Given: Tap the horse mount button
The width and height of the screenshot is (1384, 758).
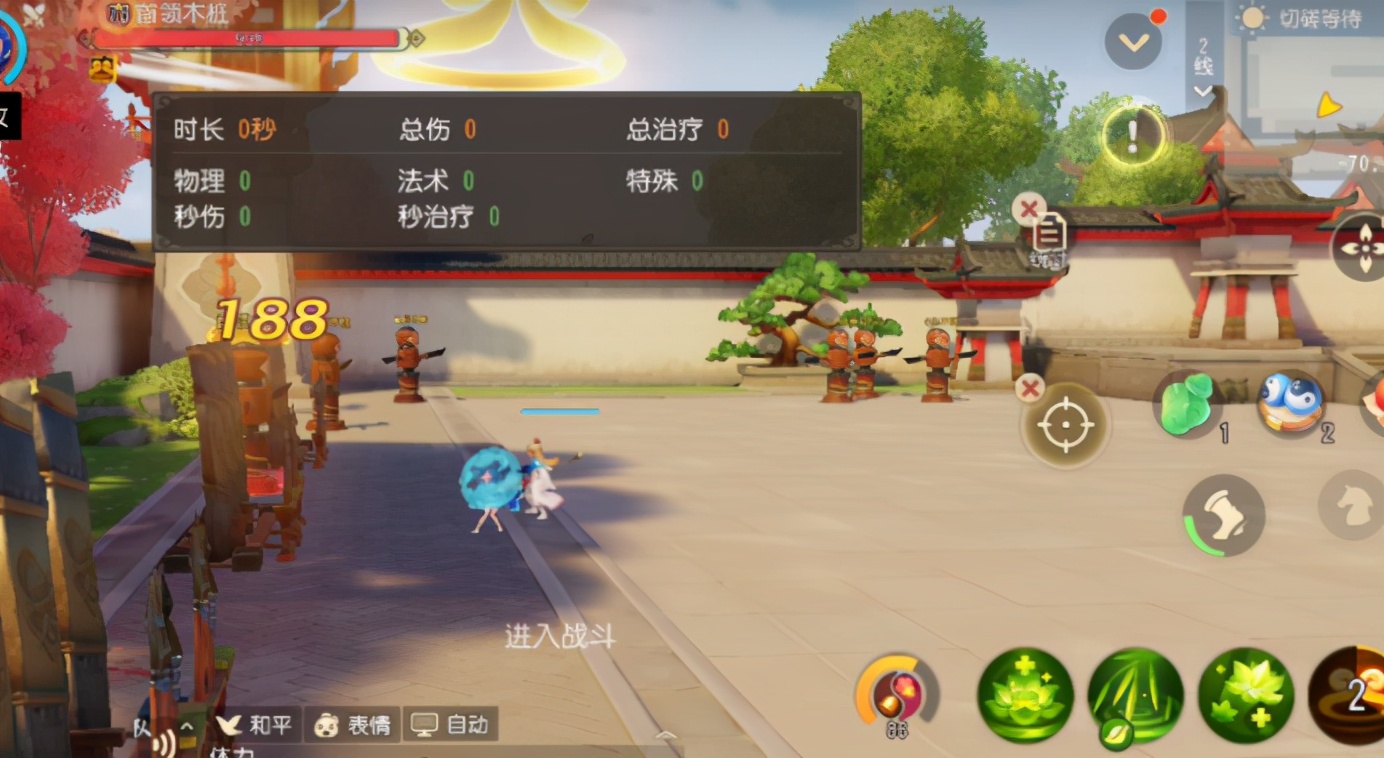Looking at the screenshot, I should point(1352,505).
